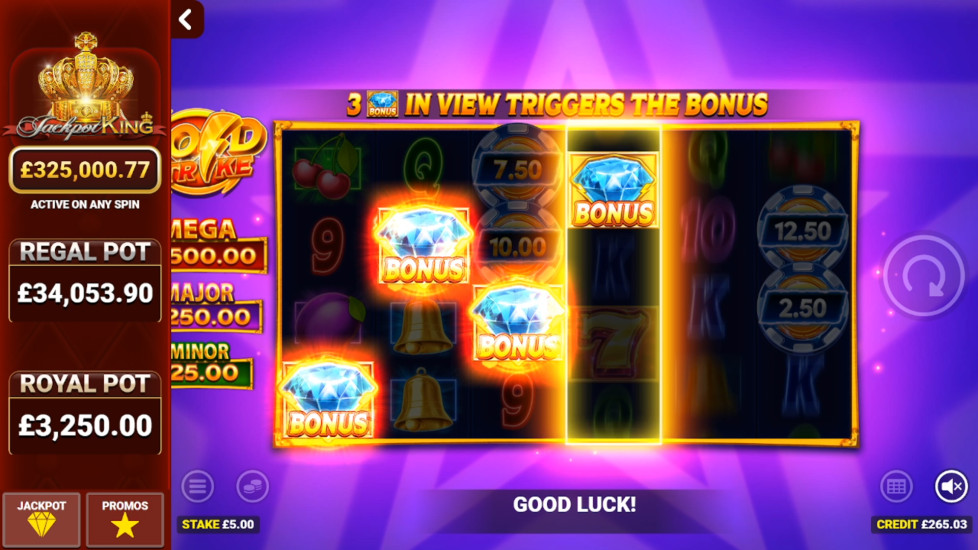
Task: Change stake using the coin stack icon
Action: [x=252, y=487]
